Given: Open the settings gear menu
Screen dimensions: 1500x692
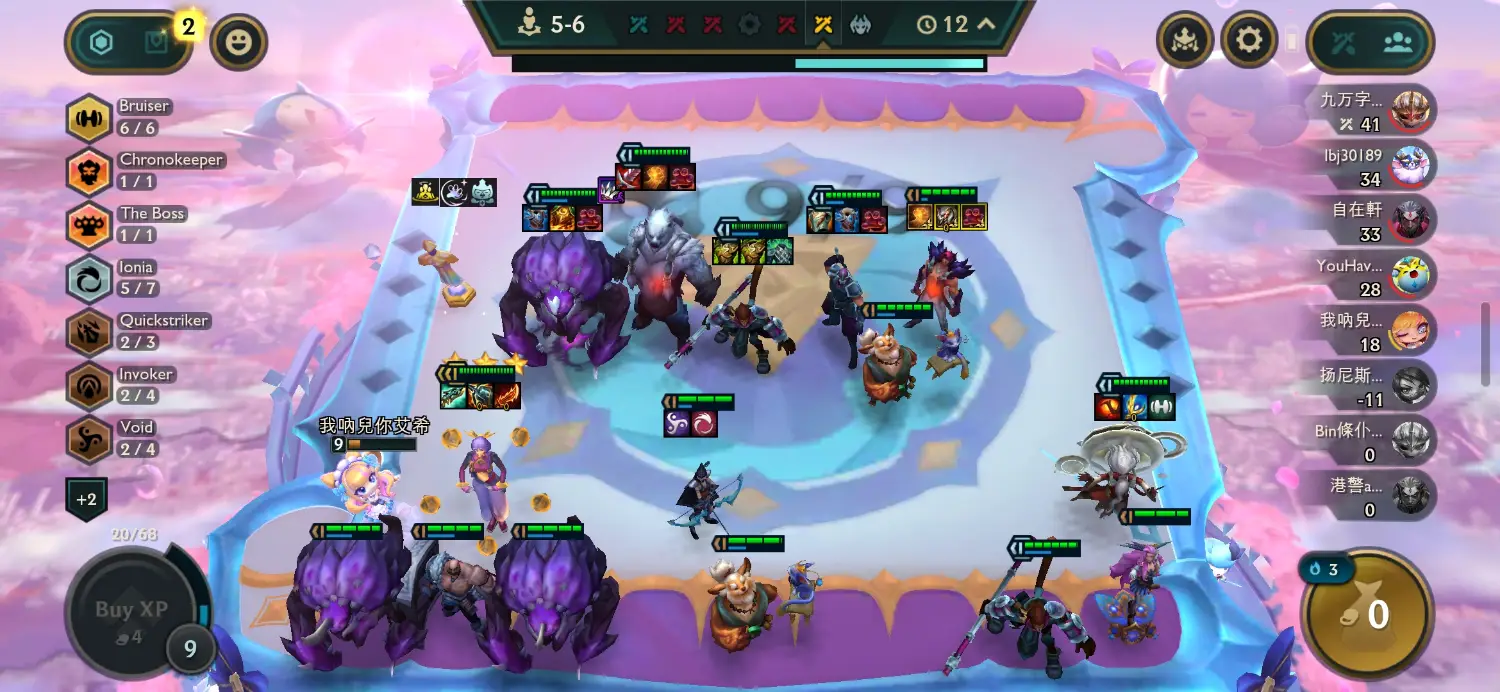Looking at the screenshot, I should click(x=1250, y=41).
